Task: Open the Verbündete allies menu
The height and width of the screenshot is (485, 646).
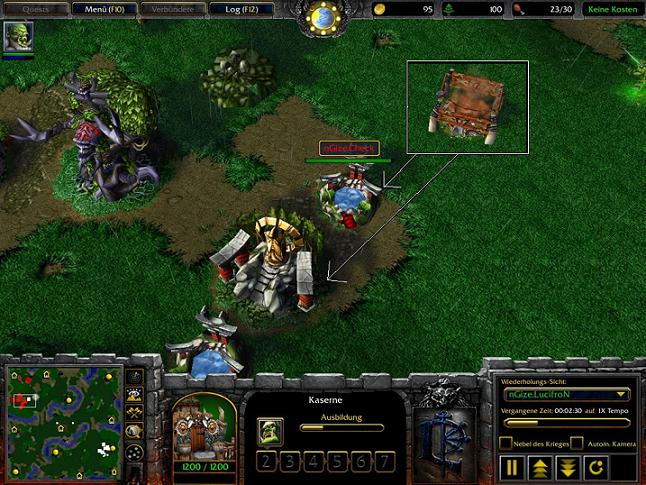Action: click(x=172, y=10)
